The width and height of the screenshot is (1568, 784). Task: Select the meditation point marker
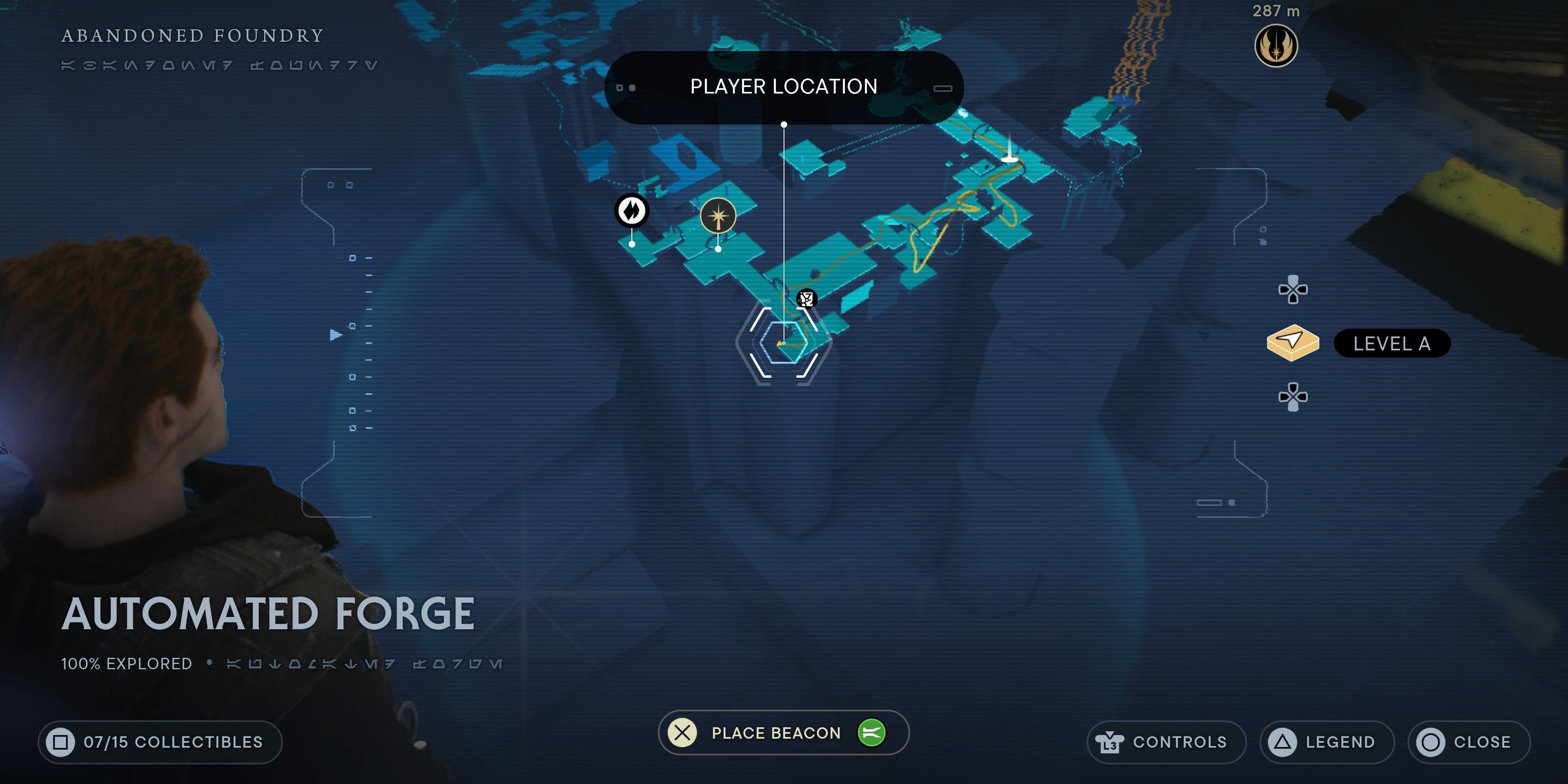click(718, 216)
